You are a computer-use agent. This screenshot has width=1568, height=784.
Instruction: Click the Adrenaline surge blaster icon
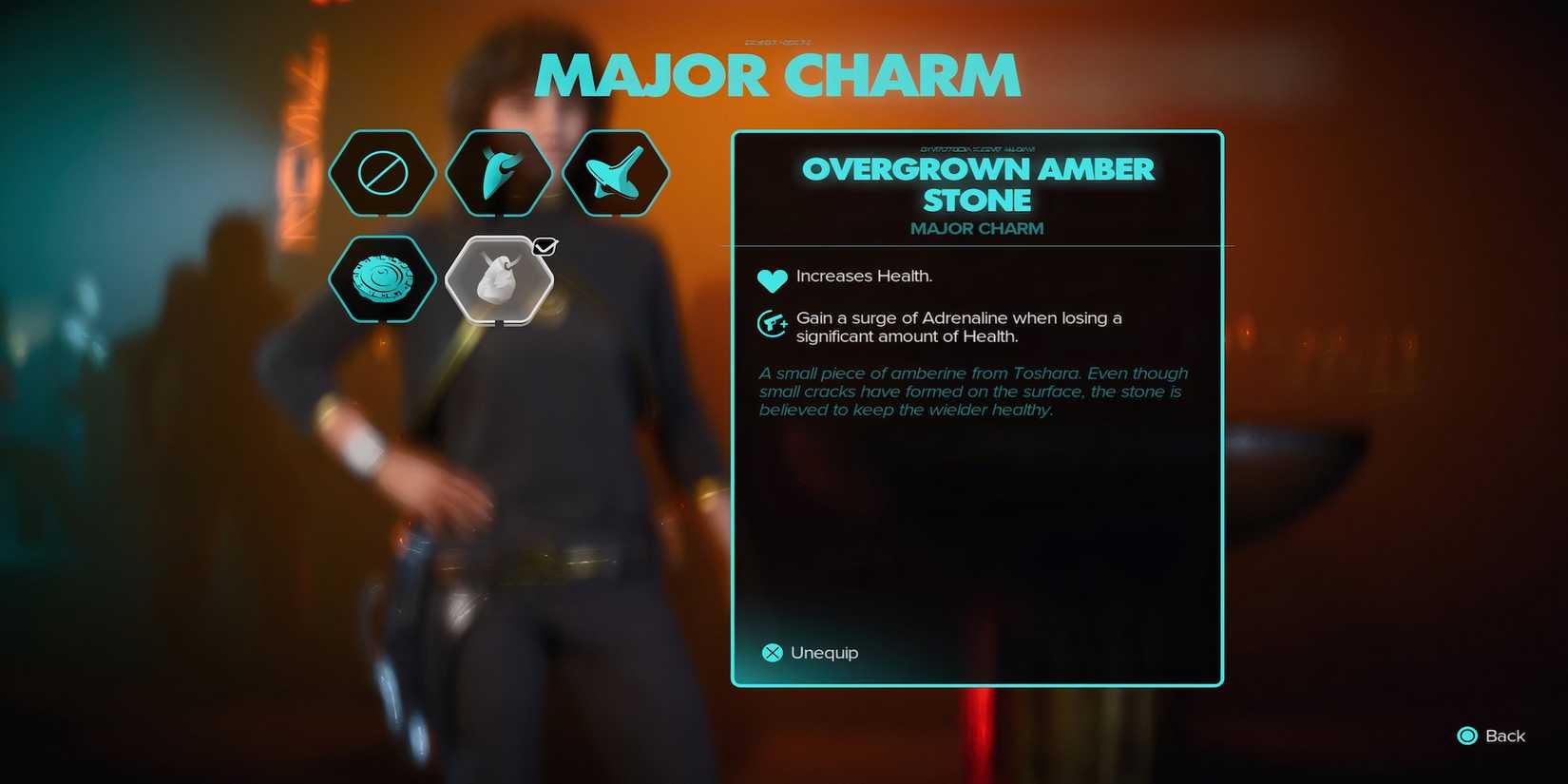(772, 323)
